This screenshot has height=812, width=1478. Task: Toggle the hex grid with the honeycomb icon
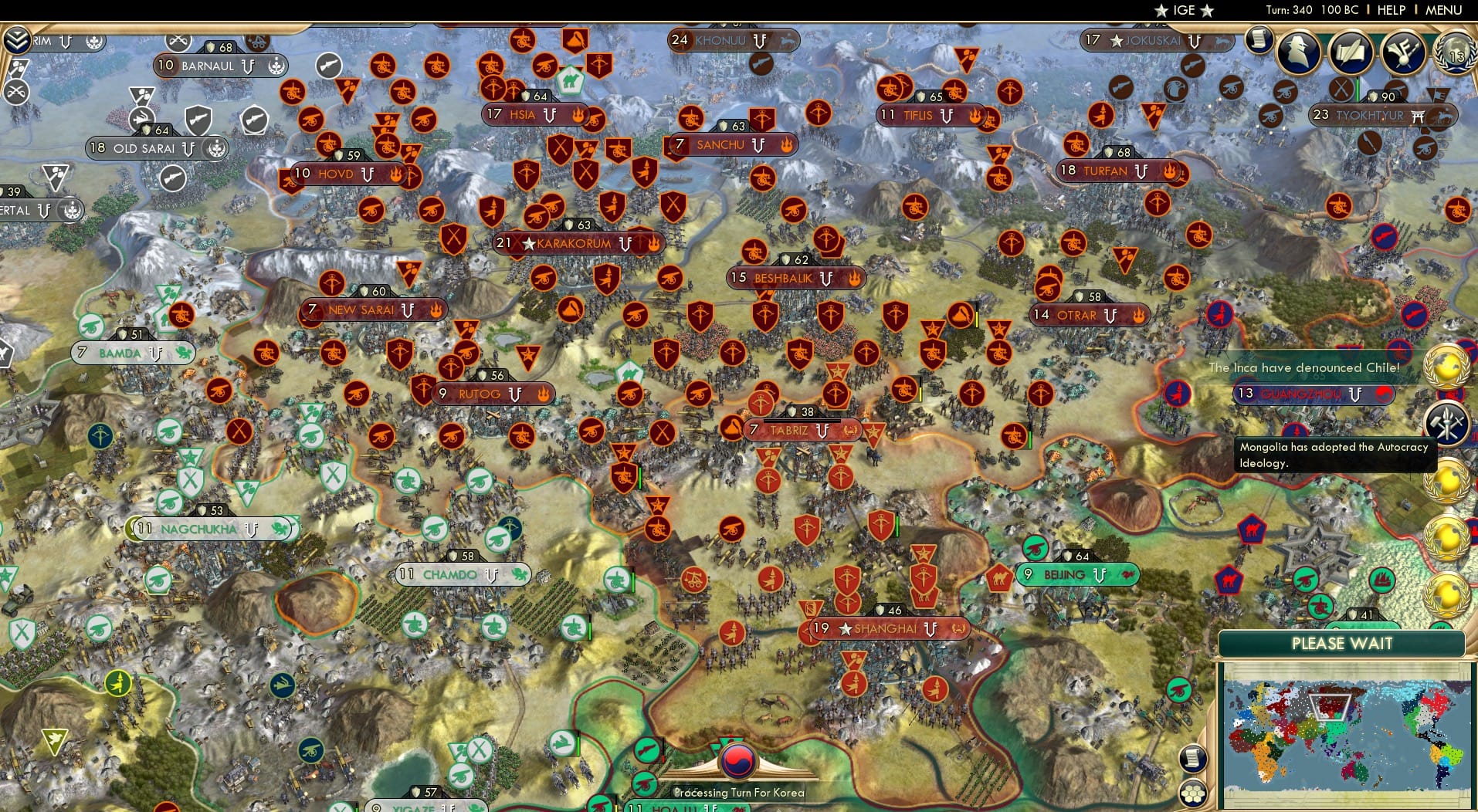click(x=1193, y=793)
